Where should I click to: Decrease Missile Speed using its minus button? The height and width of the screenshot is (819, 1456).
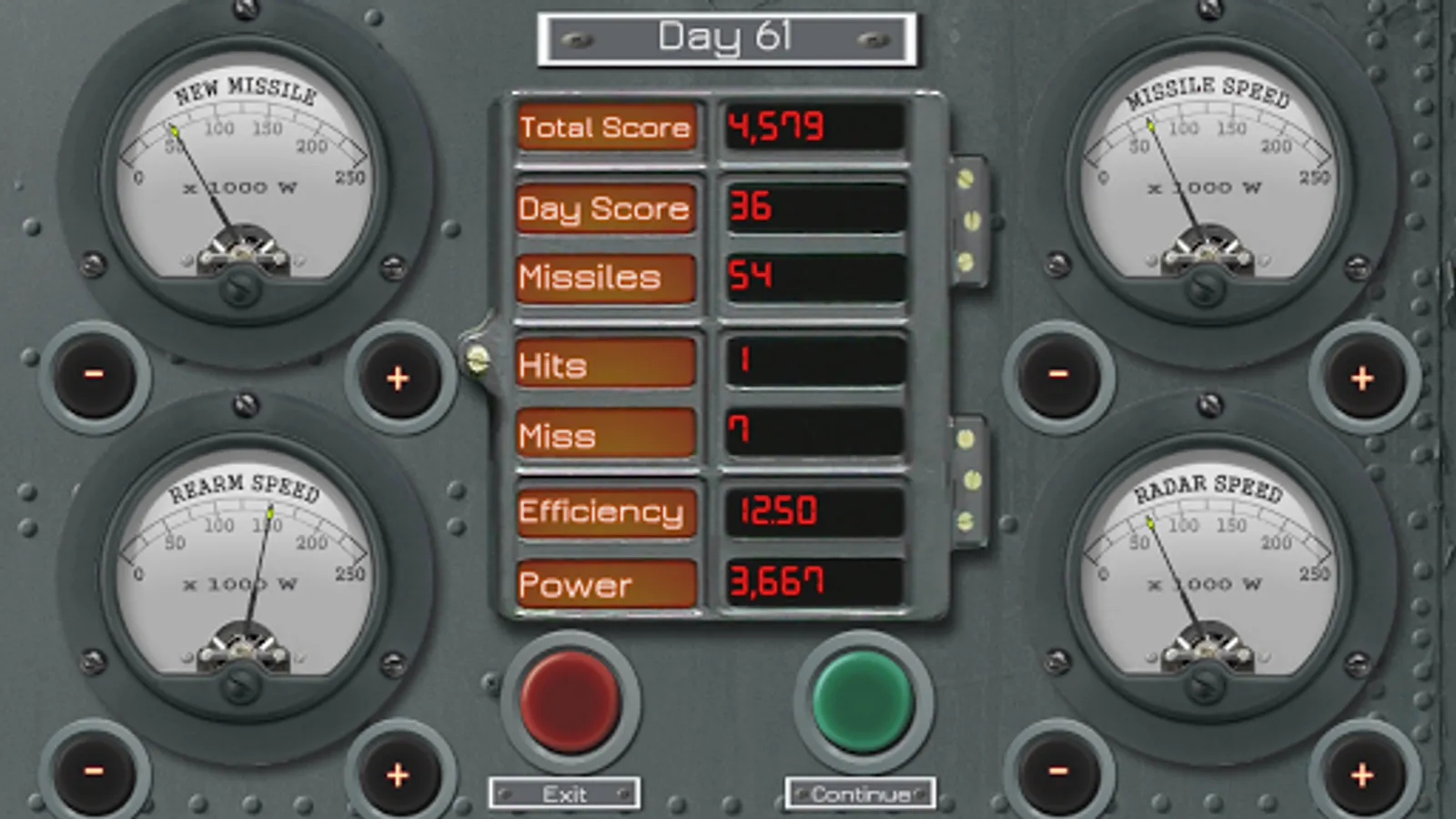pos(1057,375)
